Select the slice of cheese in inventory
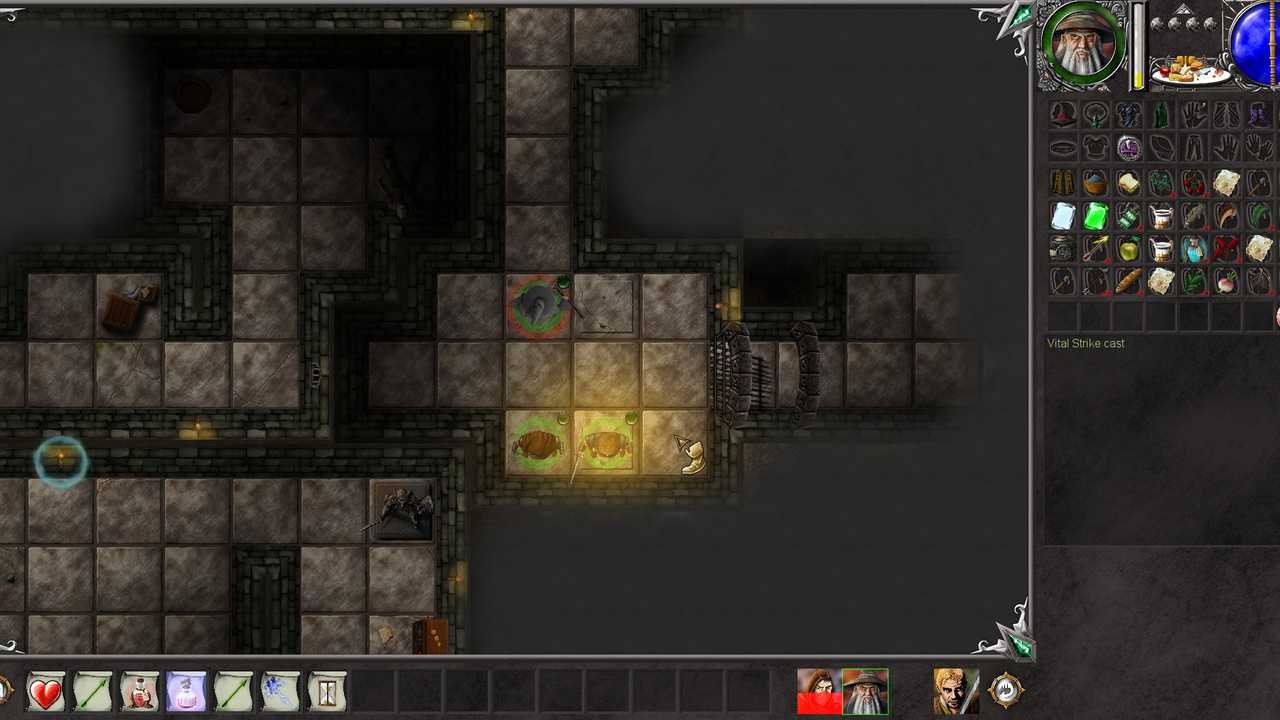The height and width of the screenshot is (720, 1280). 1128,183
